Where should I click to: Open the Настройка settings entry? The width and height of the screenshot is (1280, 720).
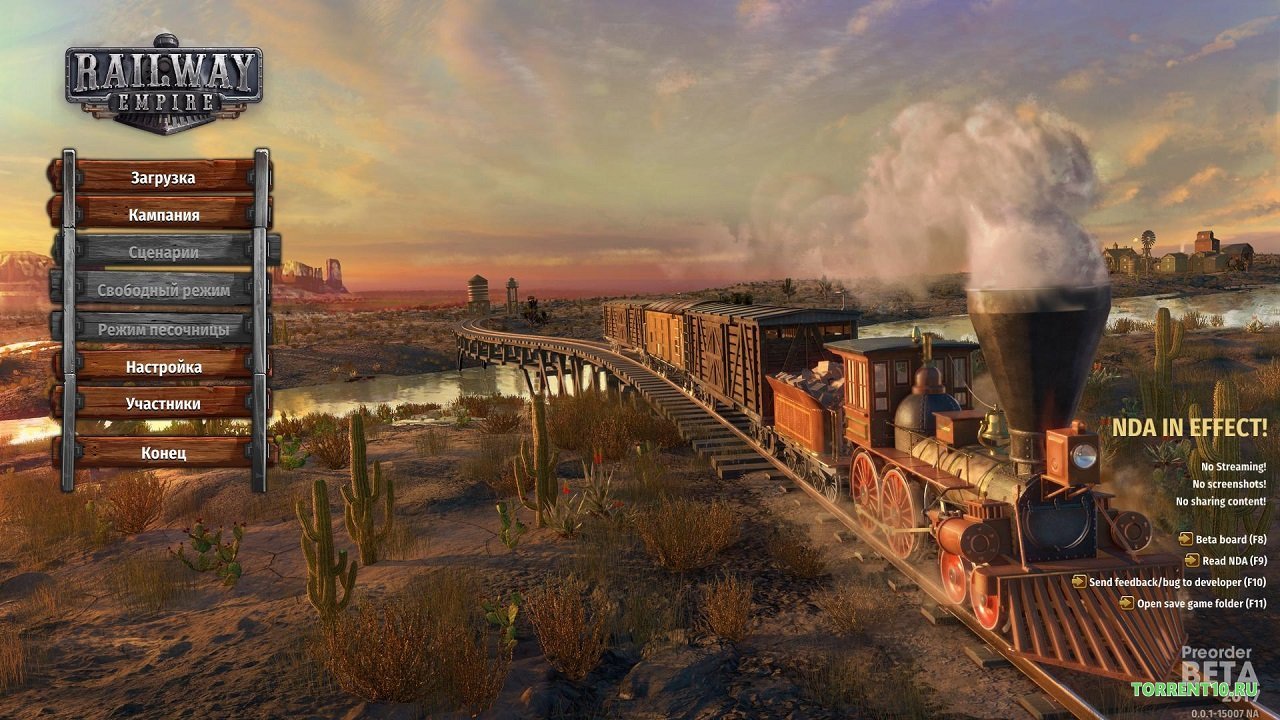pos(163,366)
